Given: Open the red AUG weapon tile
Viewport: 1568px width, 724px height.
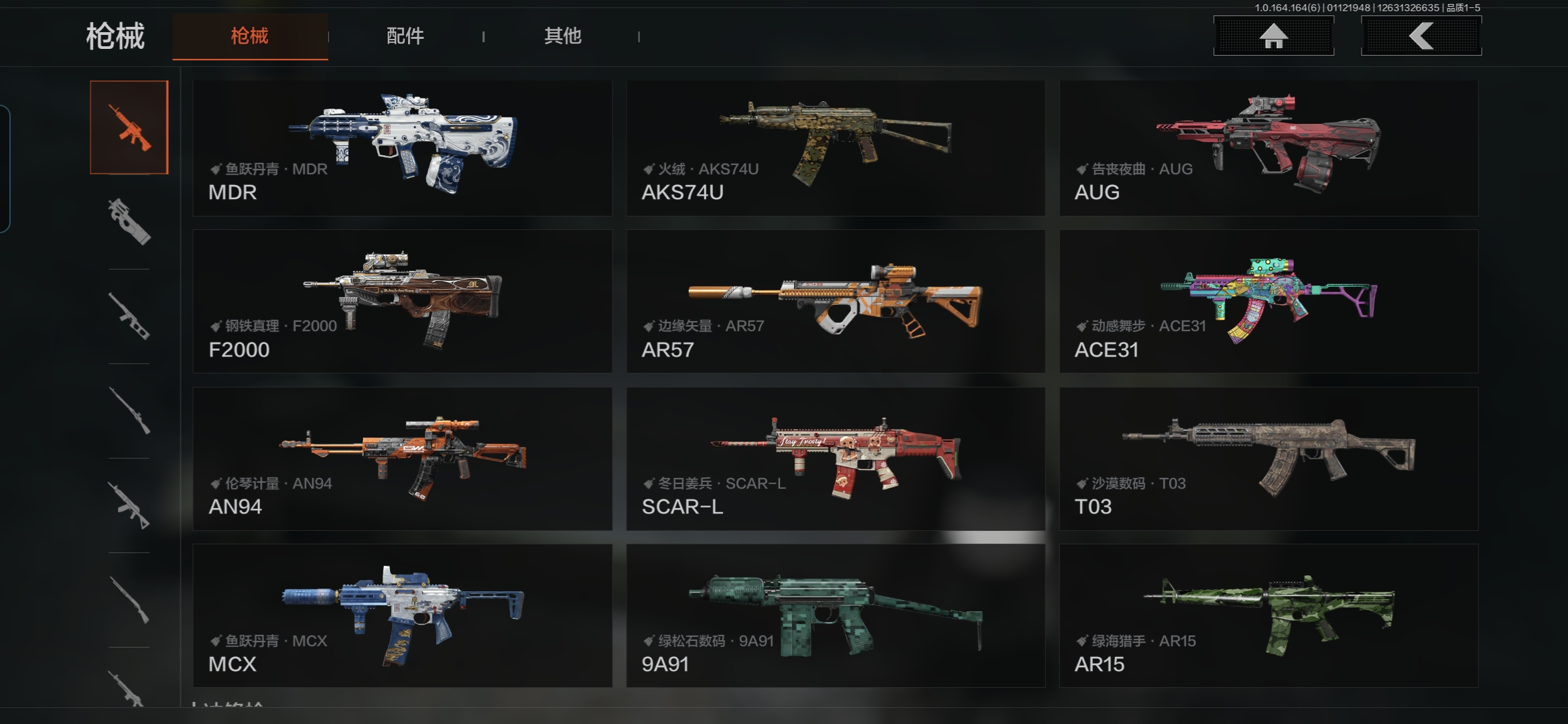Looking at the screenshot, I should click(1268, 148).
